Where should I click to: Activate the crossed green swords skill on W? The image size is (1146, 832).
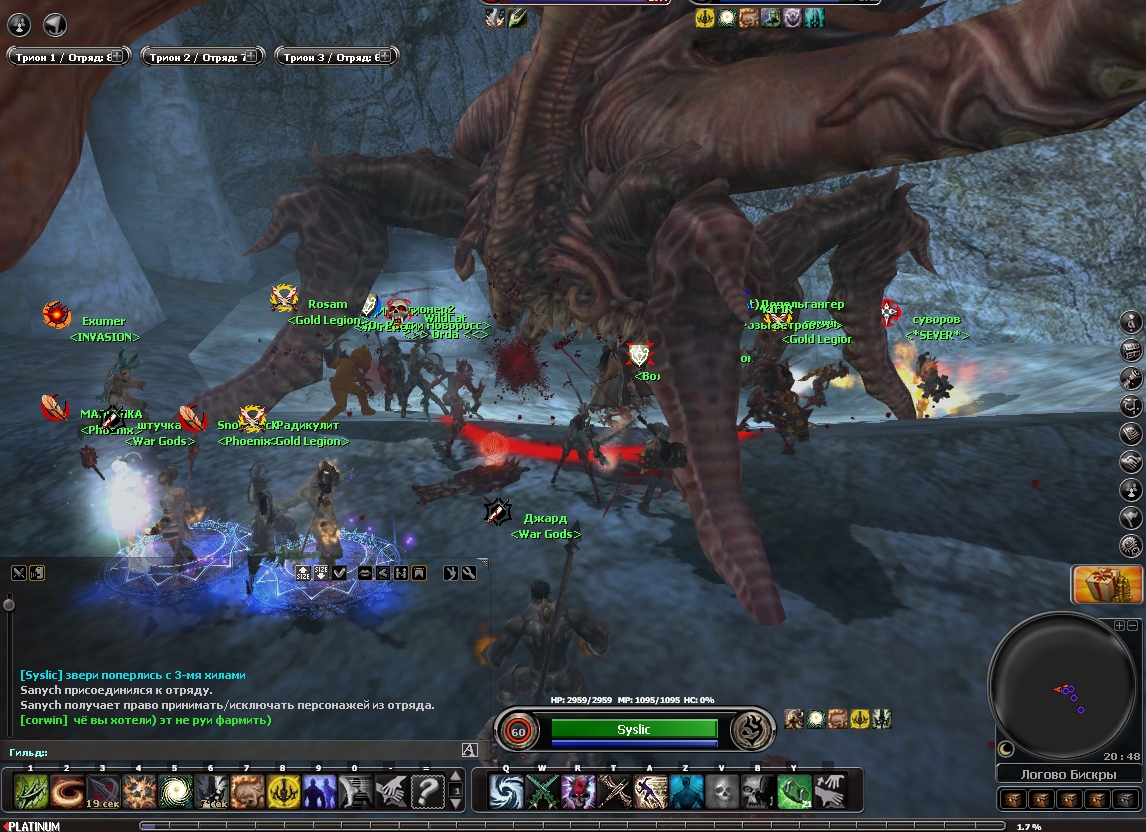[542, 792]
